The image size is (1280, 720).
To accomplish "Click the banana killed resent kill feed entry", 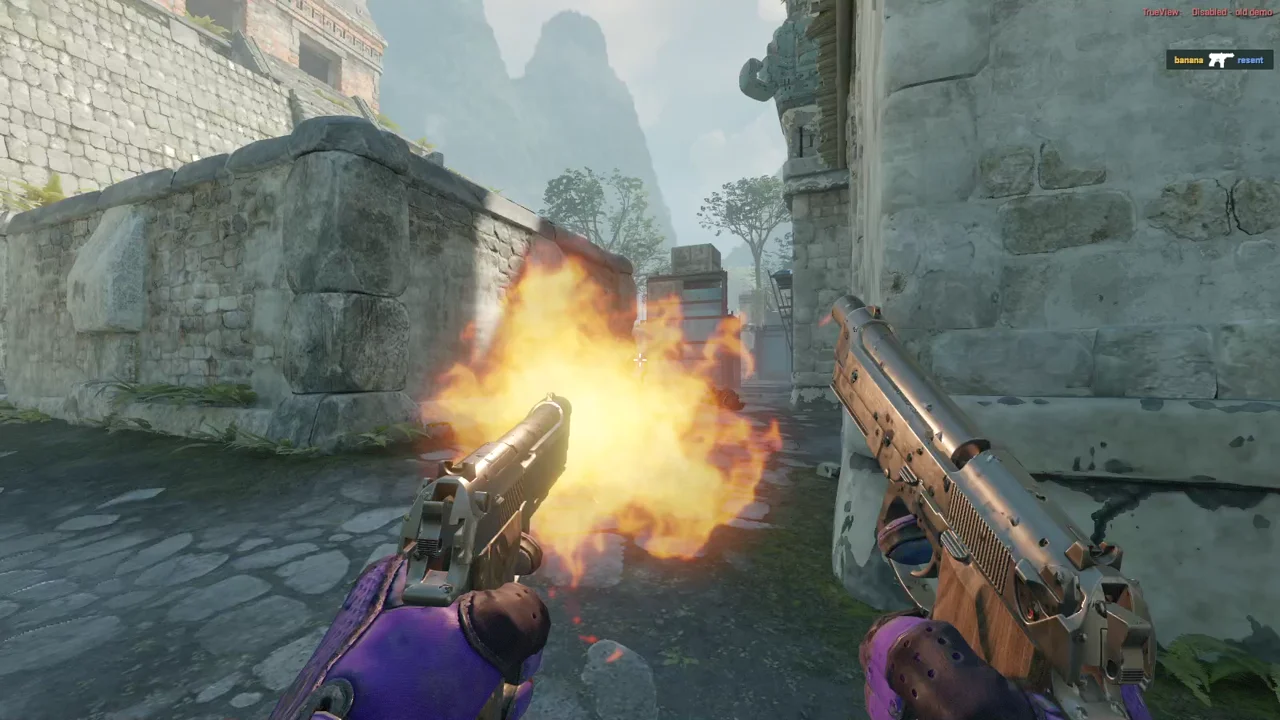I will point(1219,60).
